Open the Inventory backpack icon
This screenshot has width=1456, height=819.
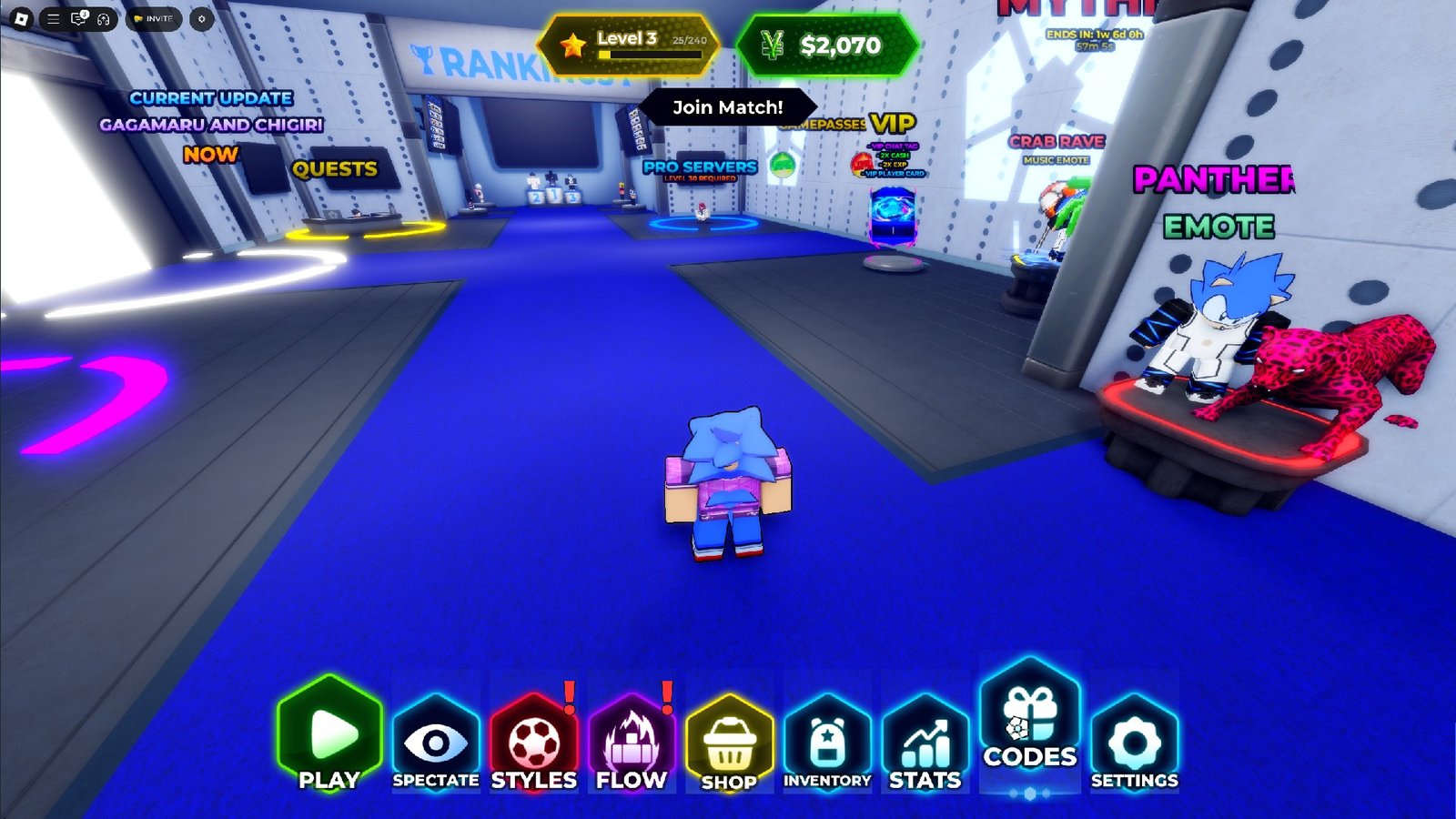(827, 739)
